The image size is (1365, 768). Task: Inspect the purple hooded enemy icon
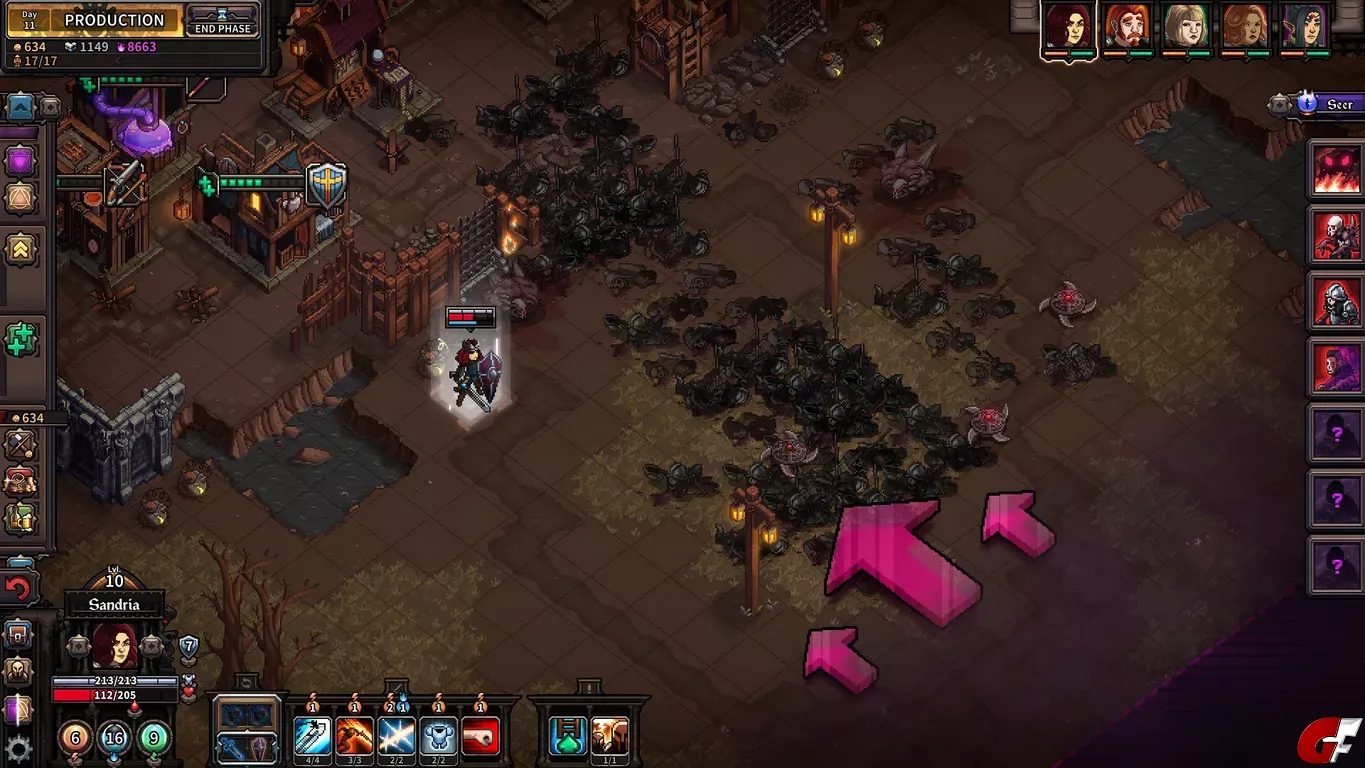click(1337, 367)
